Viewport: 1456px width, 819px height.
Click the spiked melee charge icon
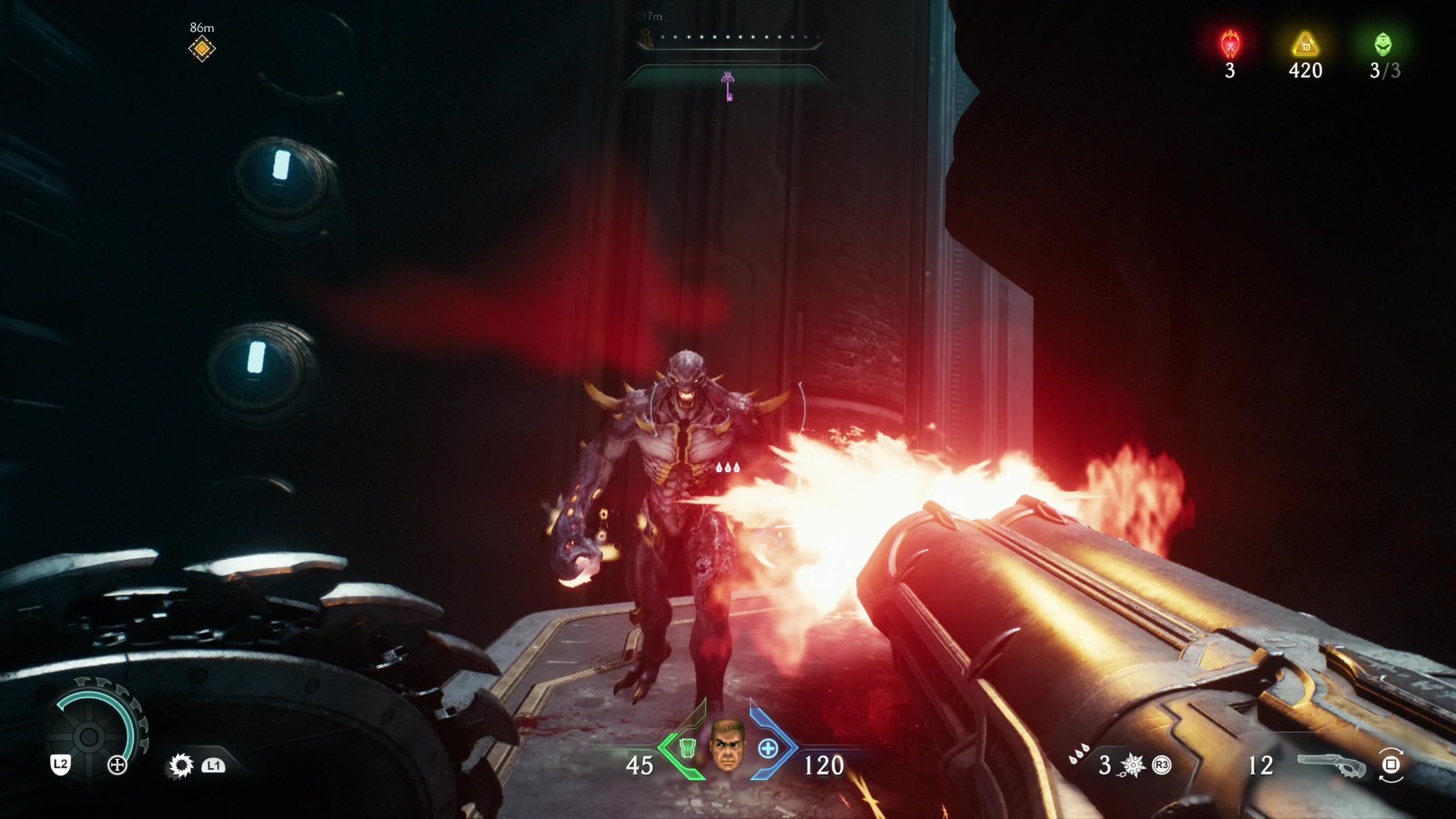click(1133, 765)
